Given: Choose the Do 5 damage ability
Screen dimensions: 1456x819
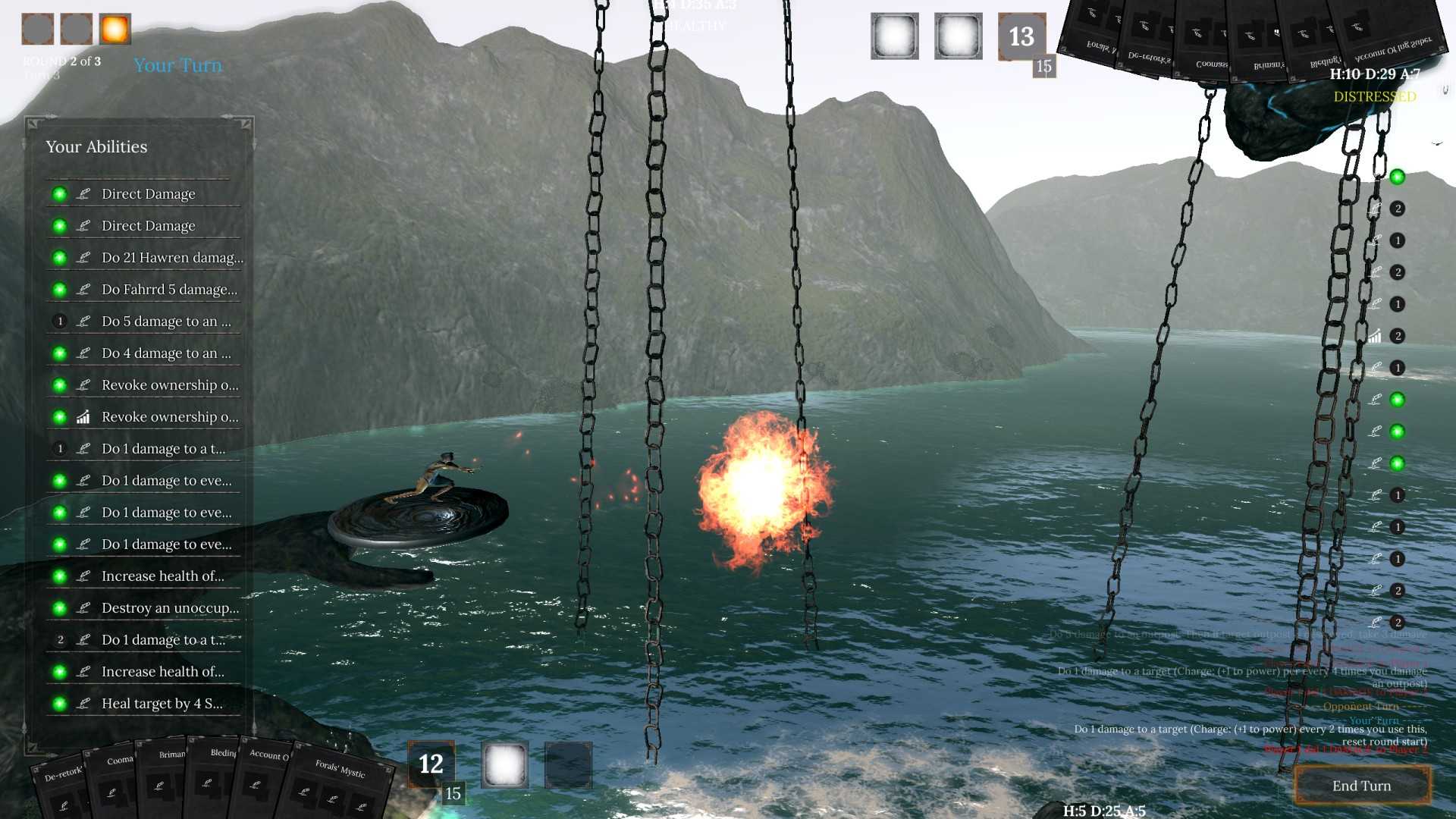Looking at the screenshot, I should click(166, 322).
